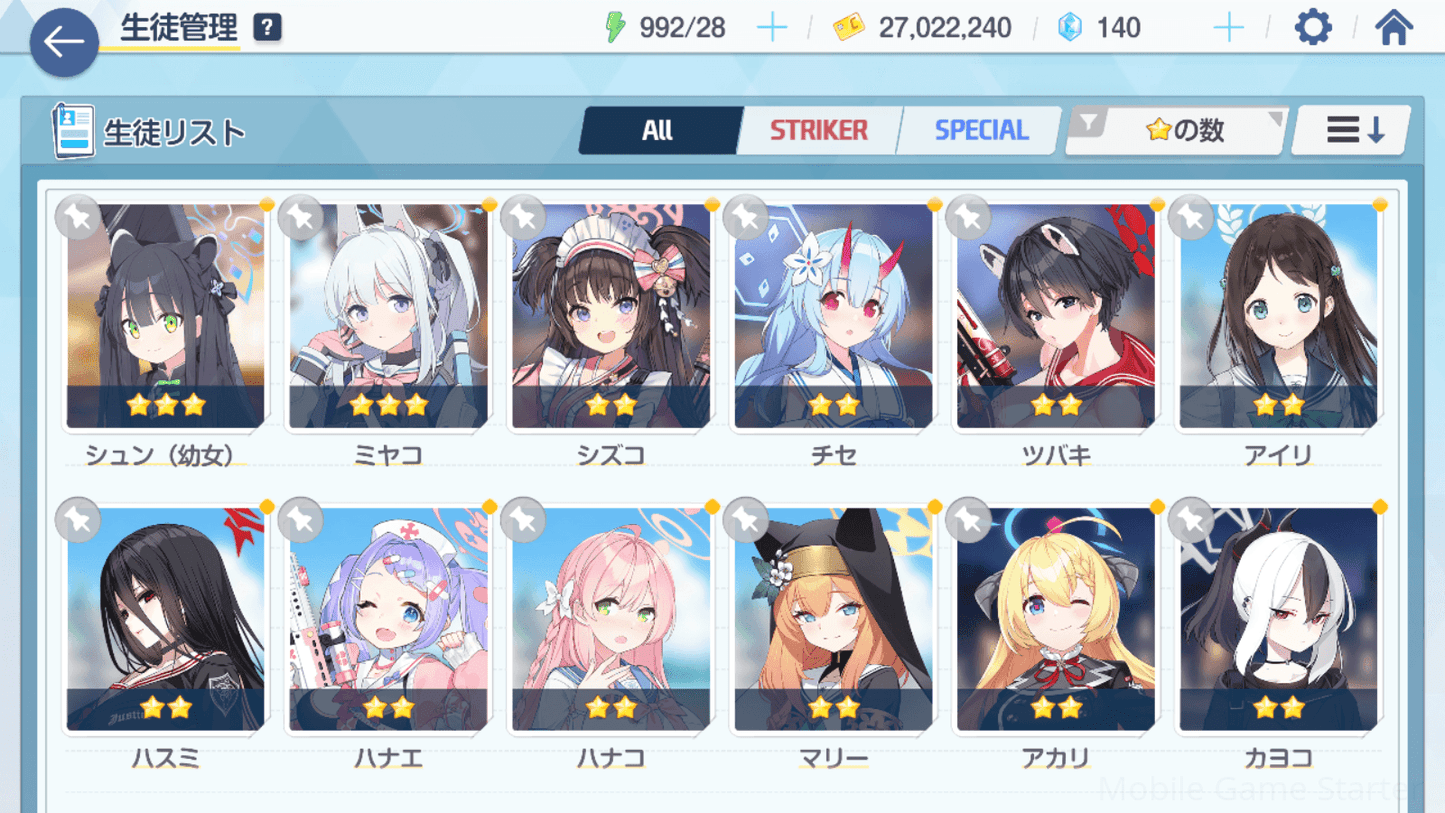
Task: Return to the home screen
Action: pos(1393,28)
